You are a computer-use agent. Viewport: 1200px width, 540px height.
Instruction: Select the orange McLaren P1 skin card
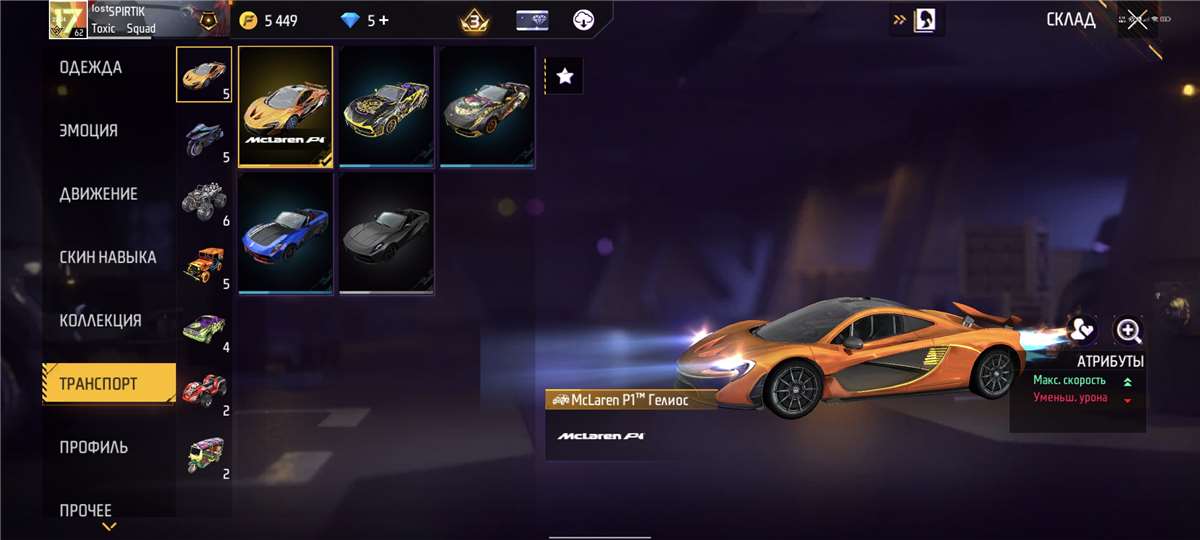tap(286, 107)
